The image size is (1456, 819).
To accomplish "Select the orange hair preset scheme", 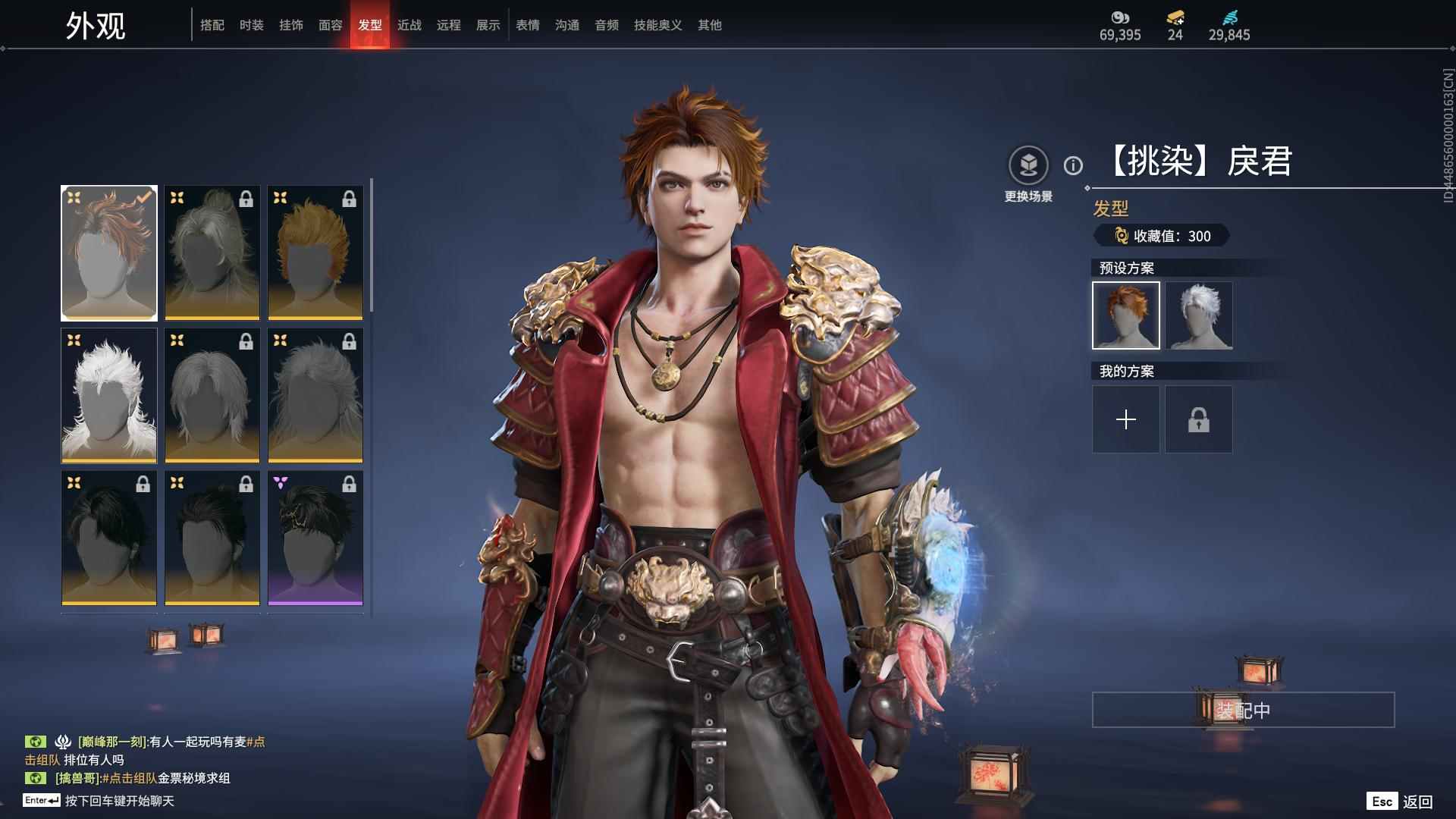I will click(1126, 315).
